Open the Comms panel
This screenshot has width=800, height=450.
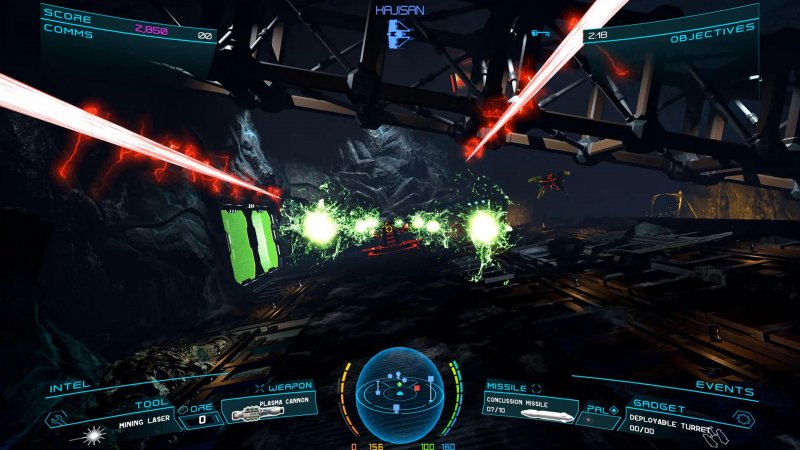point(69,33)
